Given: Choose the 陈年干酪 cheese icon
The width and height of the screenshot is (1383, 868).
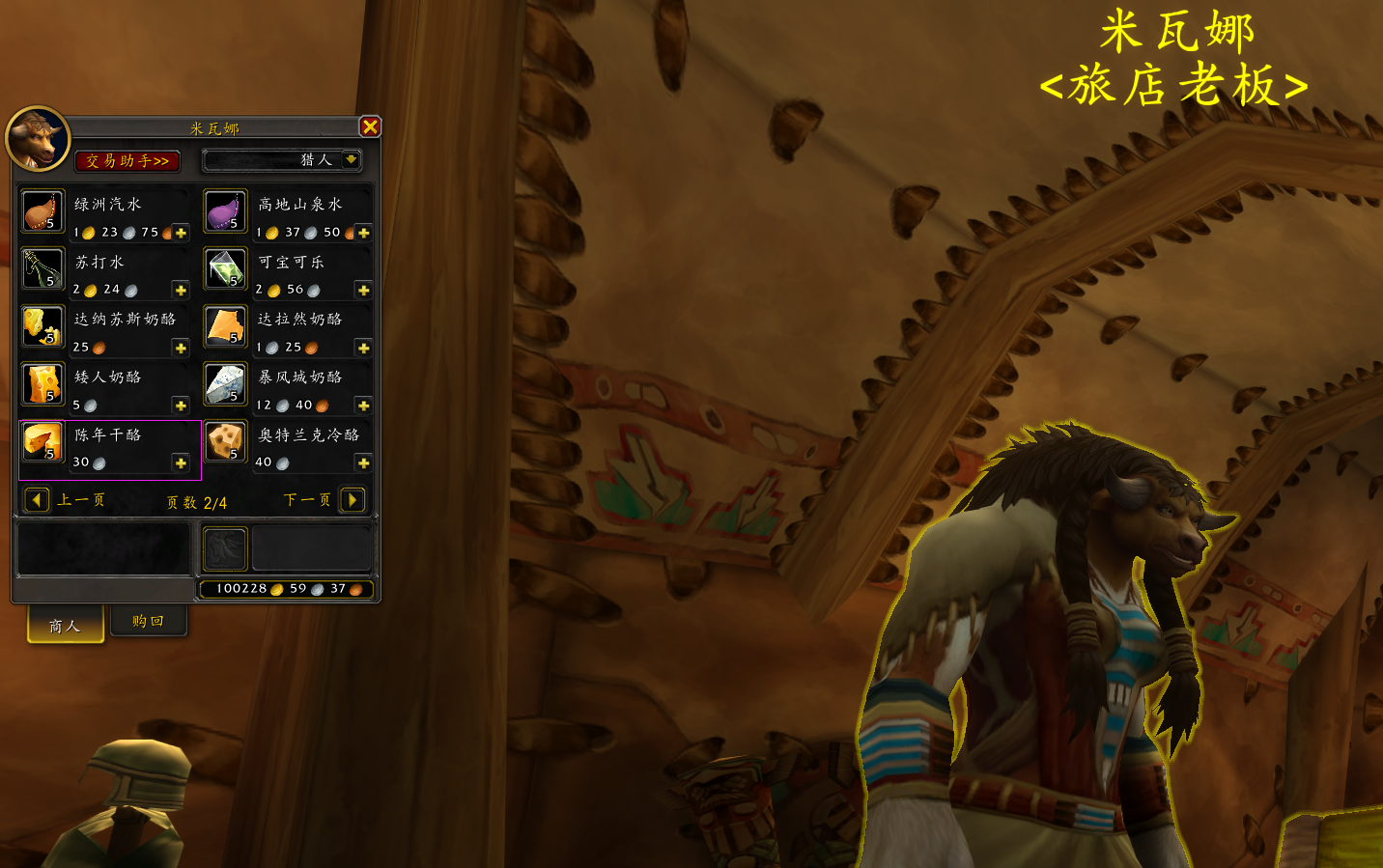Looking at the screenshot, I should (42, 442).
